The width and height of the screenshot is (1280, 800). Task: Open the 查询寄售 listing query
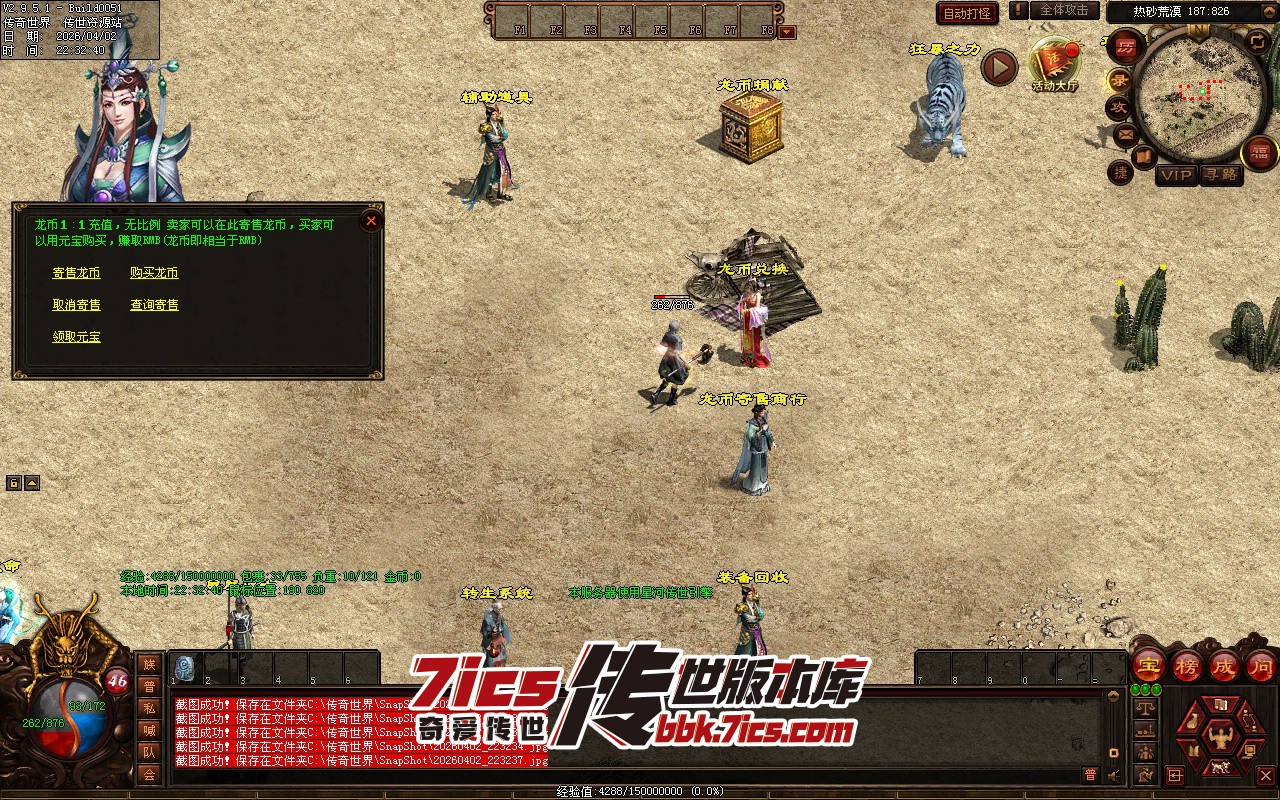[154, 305]
